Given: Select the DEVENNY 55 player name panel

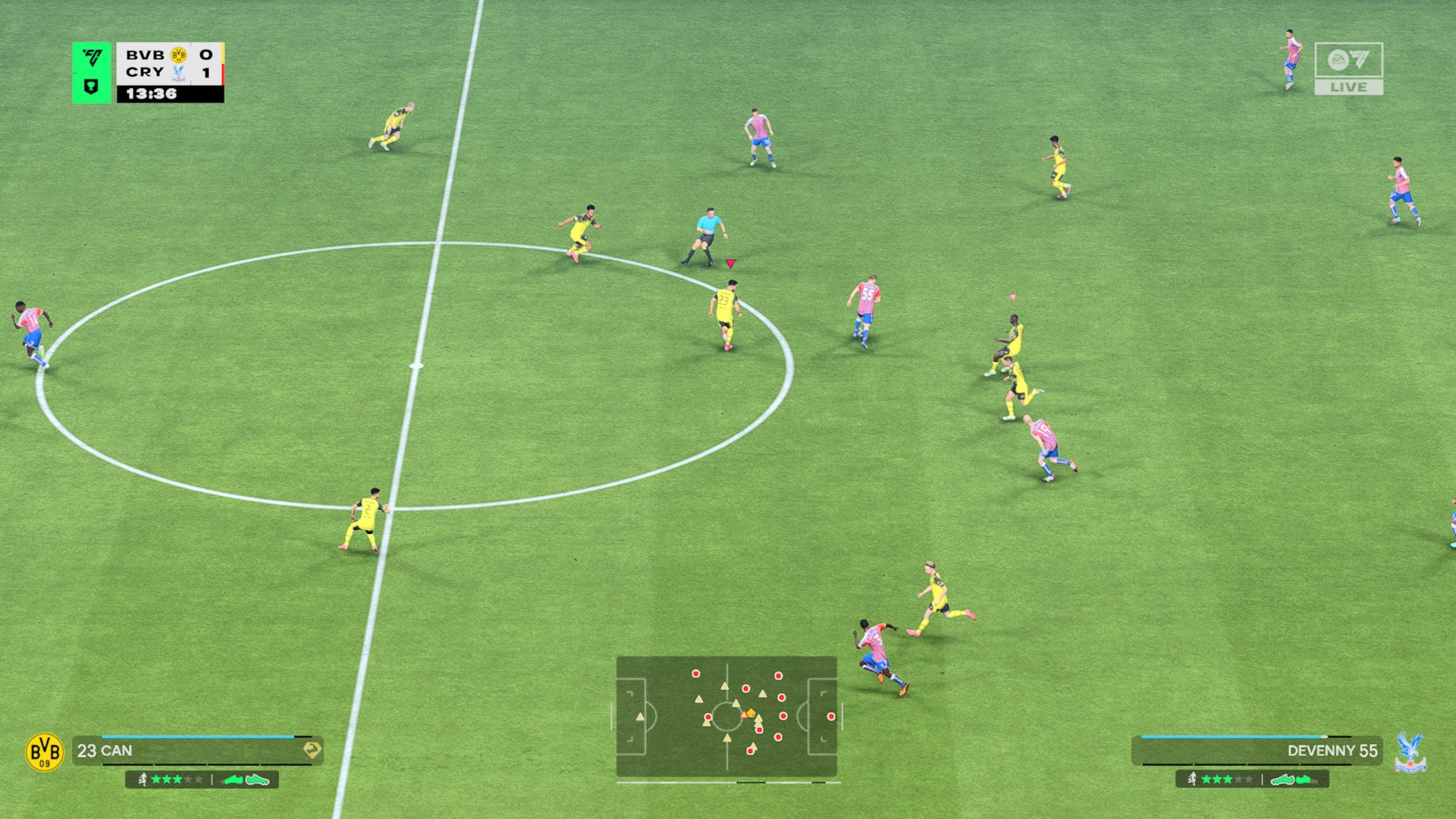Looking at the screenshot, I should (1257, 751).
